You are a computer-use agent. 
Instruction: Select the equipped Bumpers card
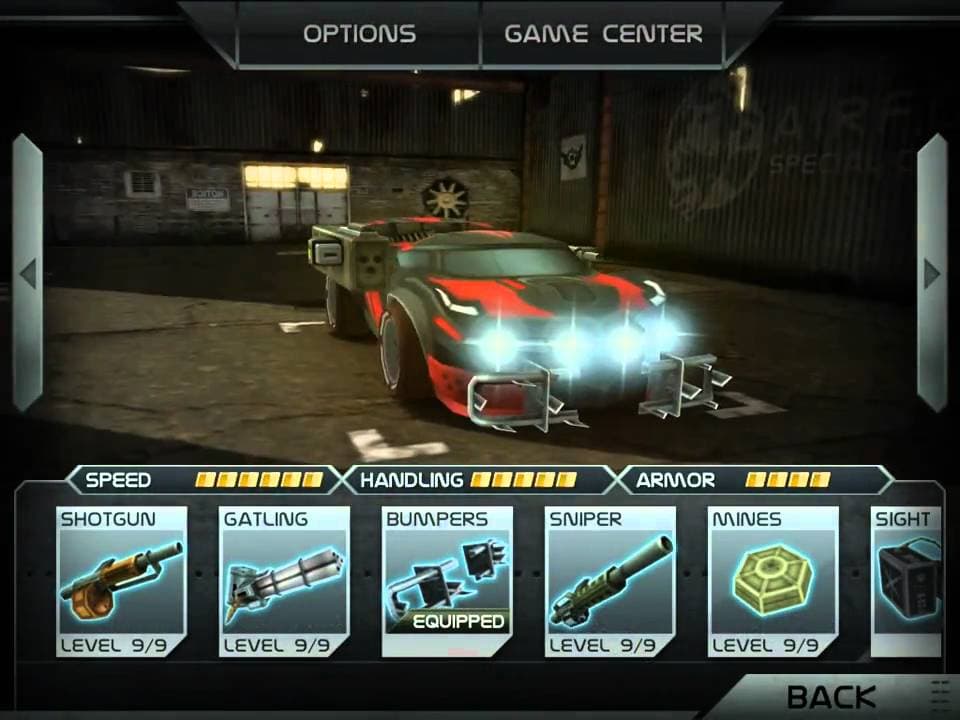click(x=447, y=582)
